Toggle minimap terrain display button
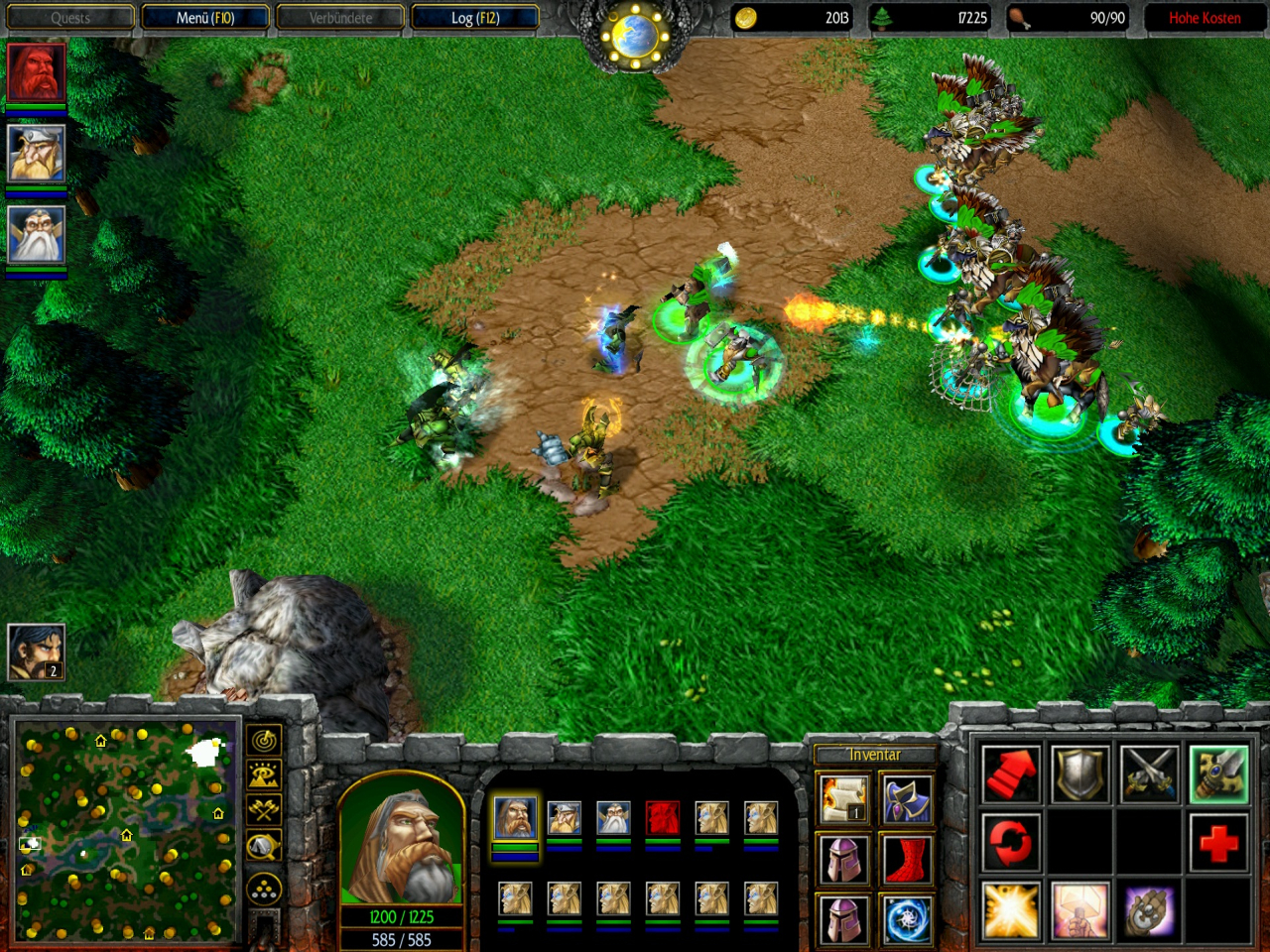The image size is (1270, 952). (x=264, y=774)
